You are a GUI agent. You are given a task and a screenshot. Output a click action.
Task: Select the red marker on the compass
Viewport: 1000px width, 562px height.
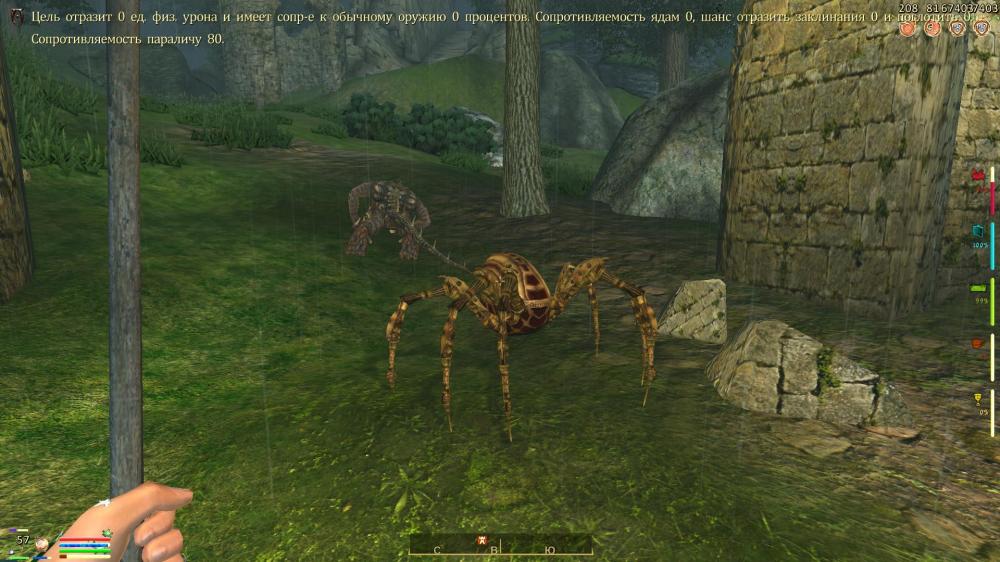(x=482, y=542)
